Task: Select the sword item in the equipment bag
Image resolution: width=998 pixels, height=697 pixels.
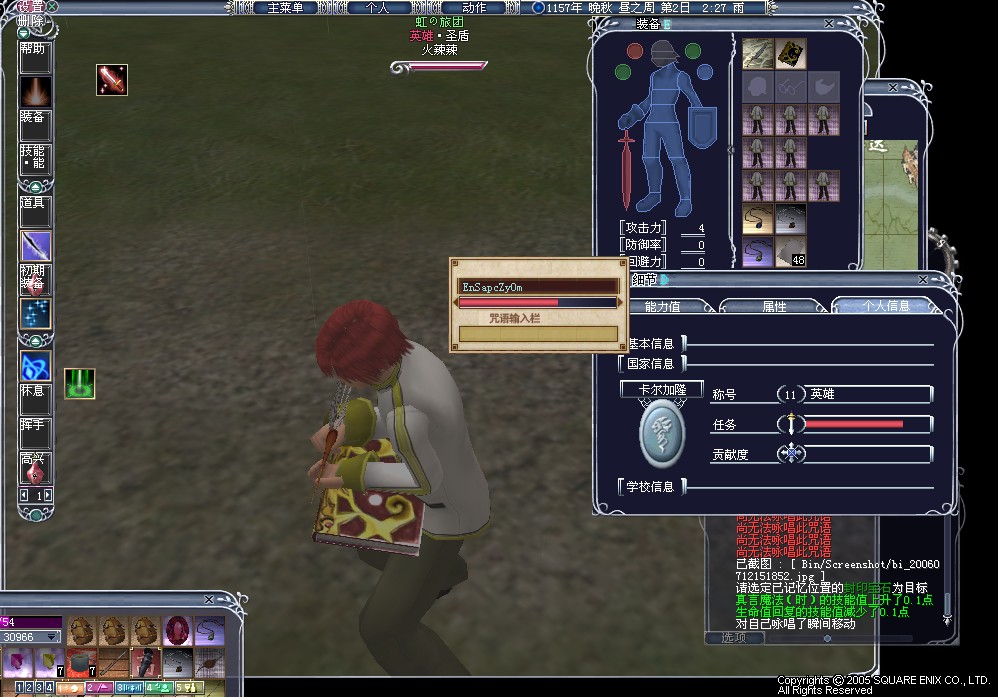Action: click(x=758, y=52)
